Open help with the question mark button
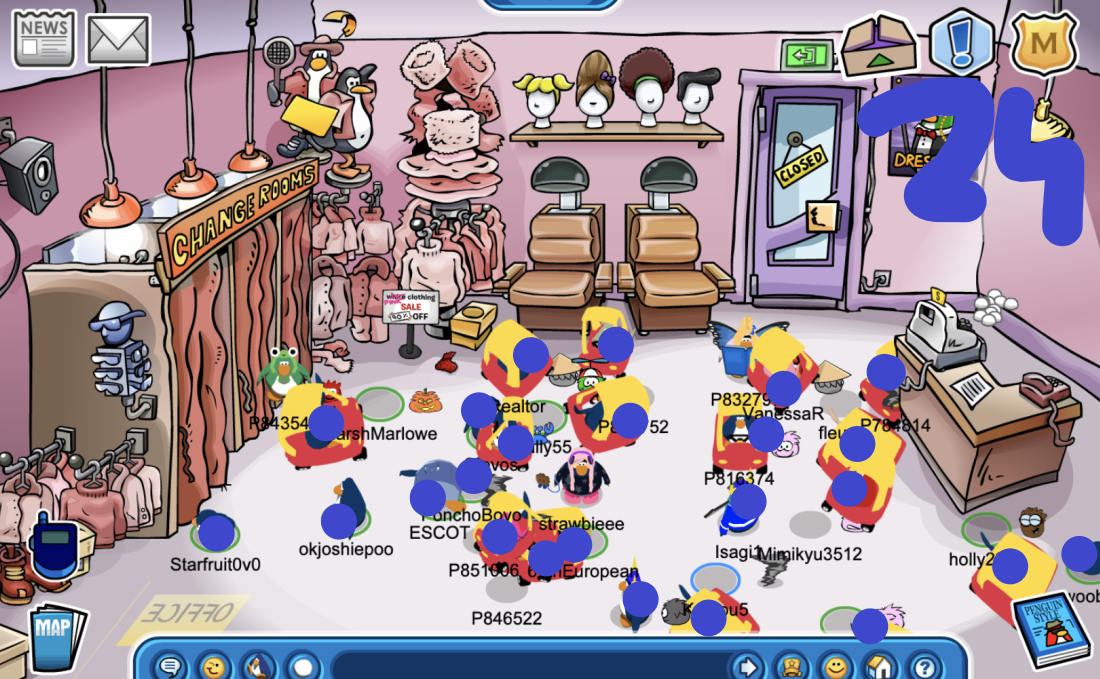The image size is (1100, 679). click(925, 665)
